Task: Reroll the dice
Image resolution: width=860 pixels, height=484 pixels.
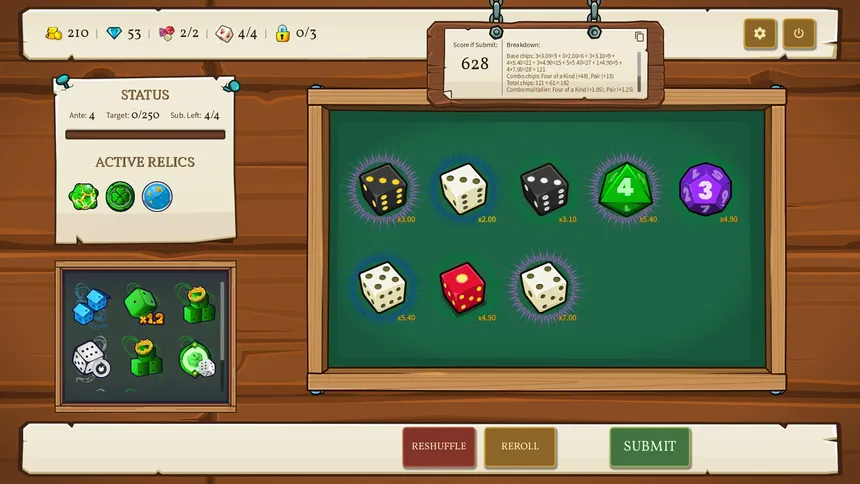Action: pos(520,447)
